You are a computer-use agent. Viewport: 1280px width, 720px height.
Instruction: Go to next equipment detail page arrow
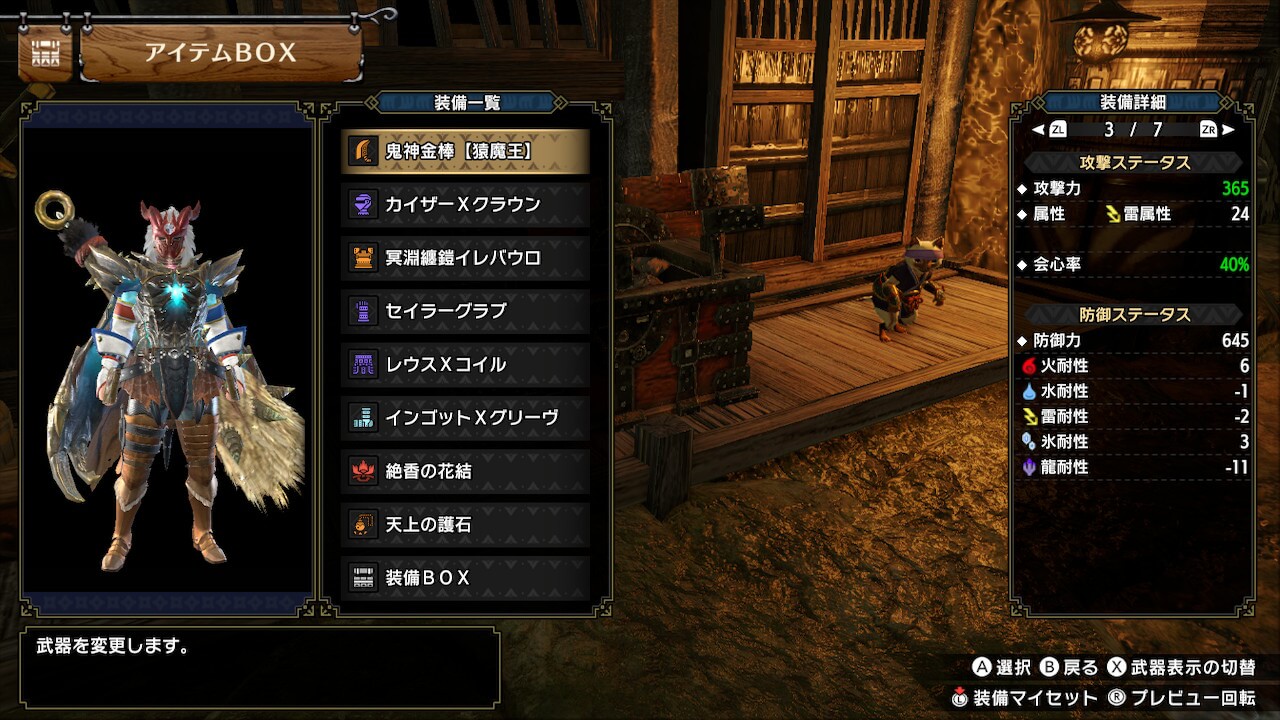(1228, 129)
